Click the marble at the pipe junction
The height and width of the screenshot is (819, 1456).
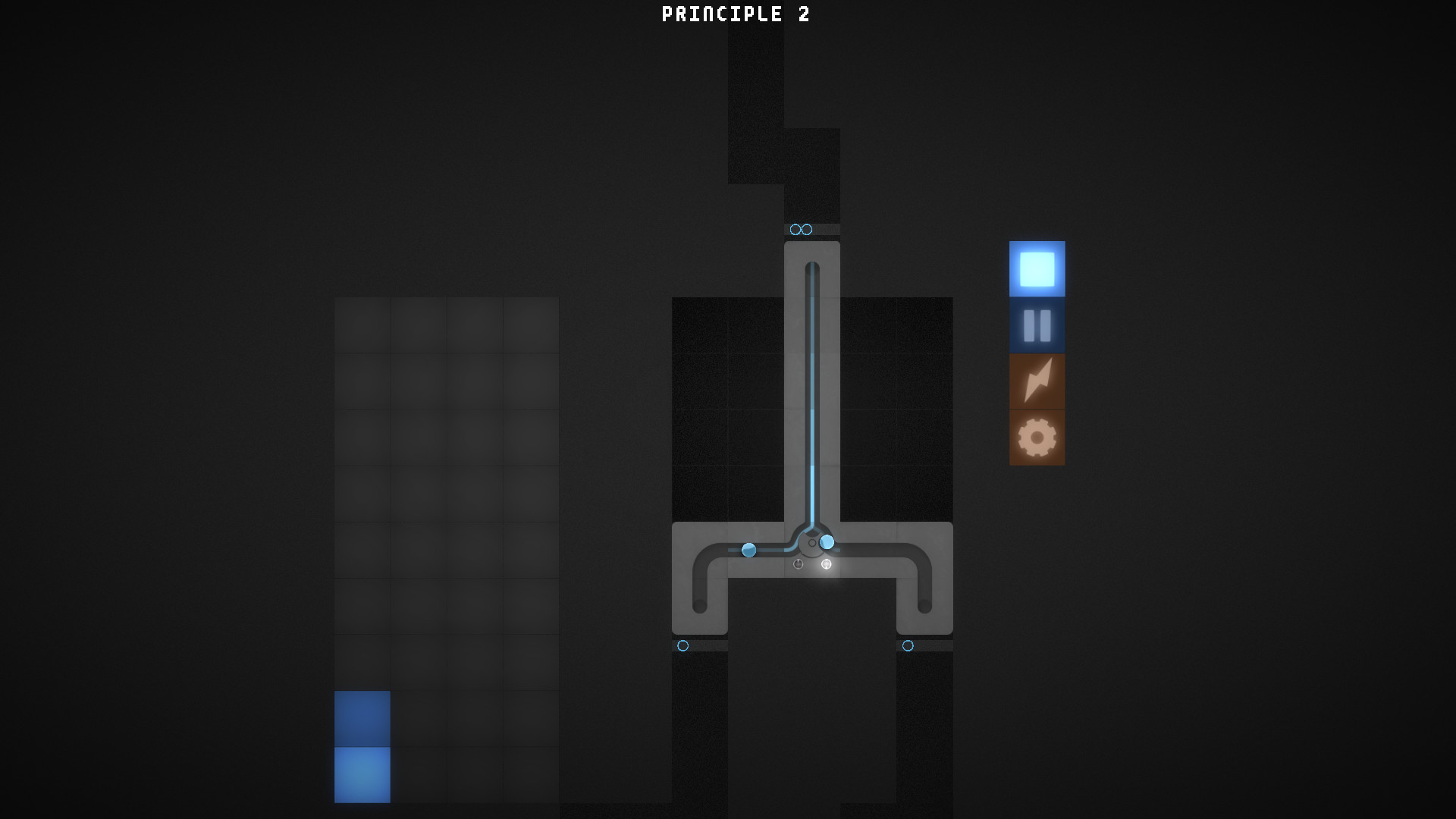(826, 541)
